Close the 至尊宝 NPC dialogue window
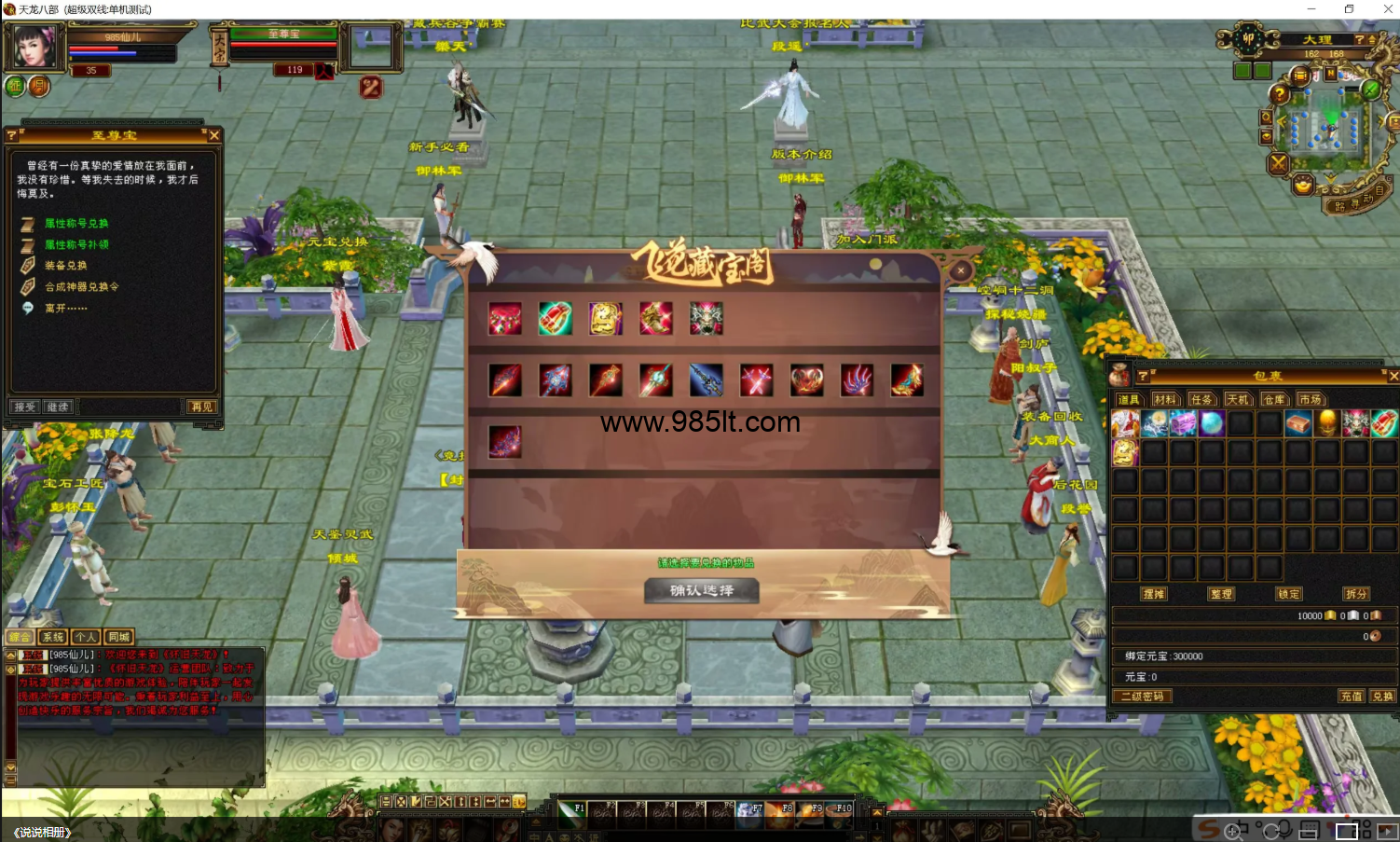The height and width of the screenshot is (842, 1400). [x=214, y=136]
